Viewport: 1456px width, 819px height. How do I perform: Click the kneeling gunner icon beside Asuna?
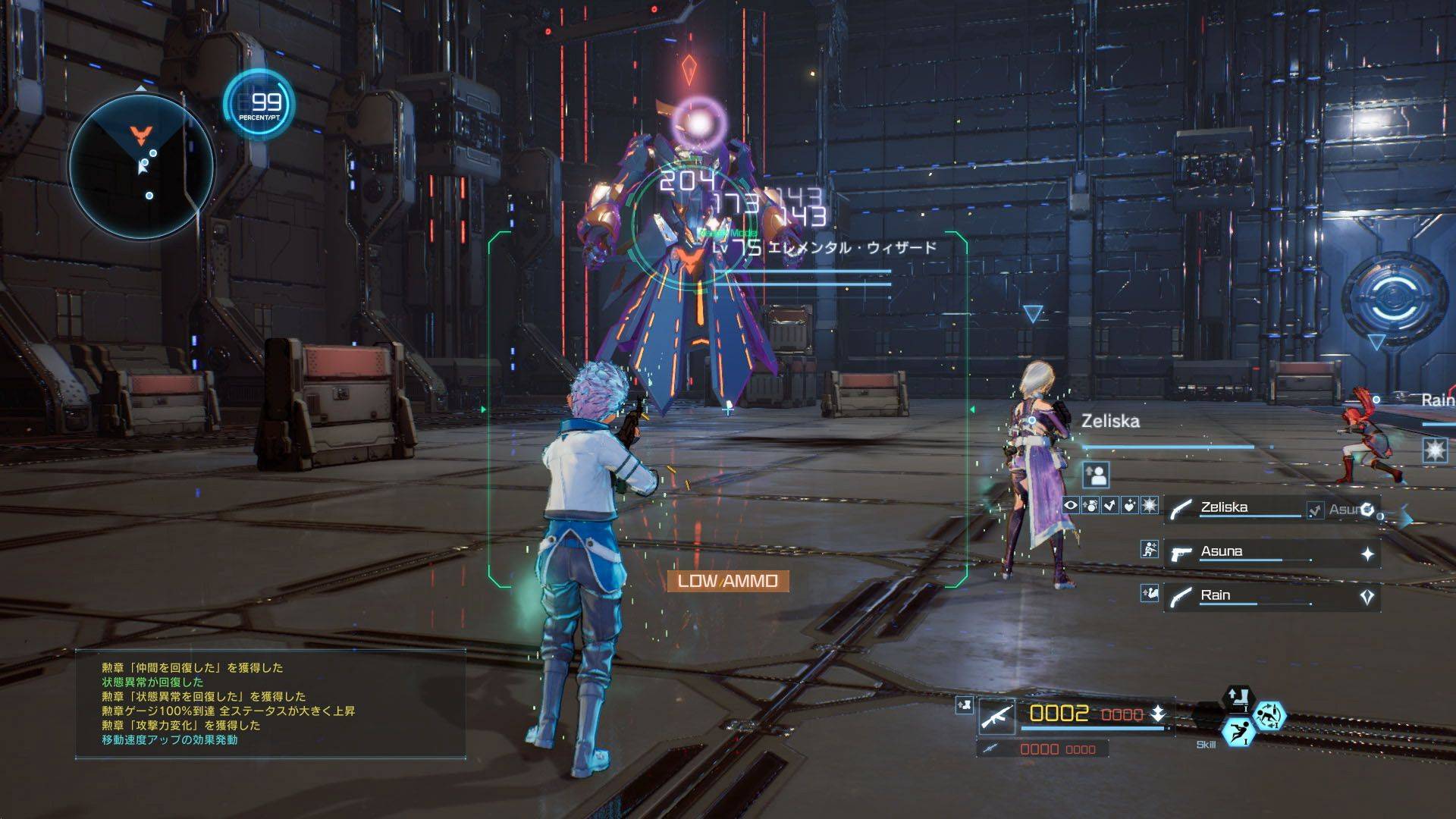tap(1150, 550)
